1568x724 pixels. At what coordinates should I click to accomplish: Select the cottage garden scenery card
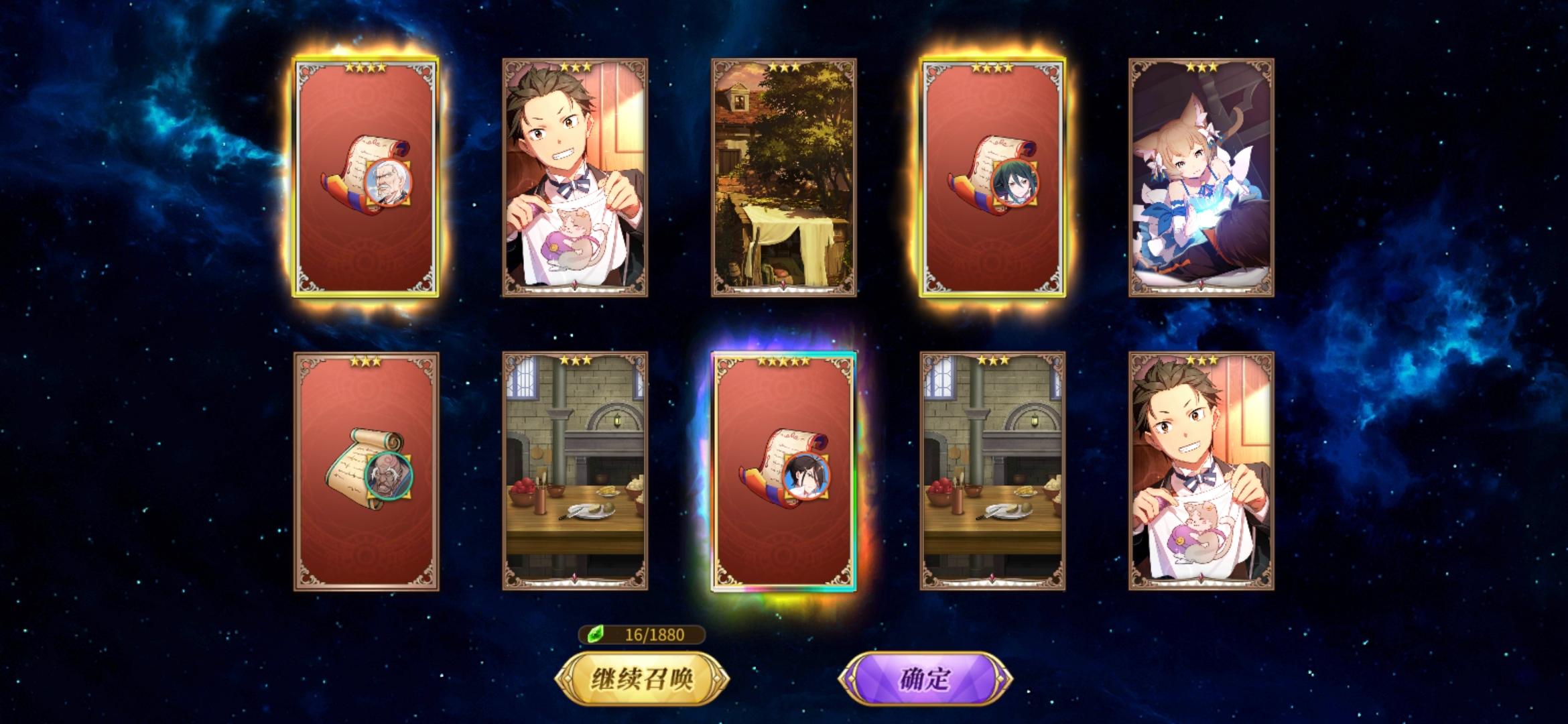pos(784,181)
